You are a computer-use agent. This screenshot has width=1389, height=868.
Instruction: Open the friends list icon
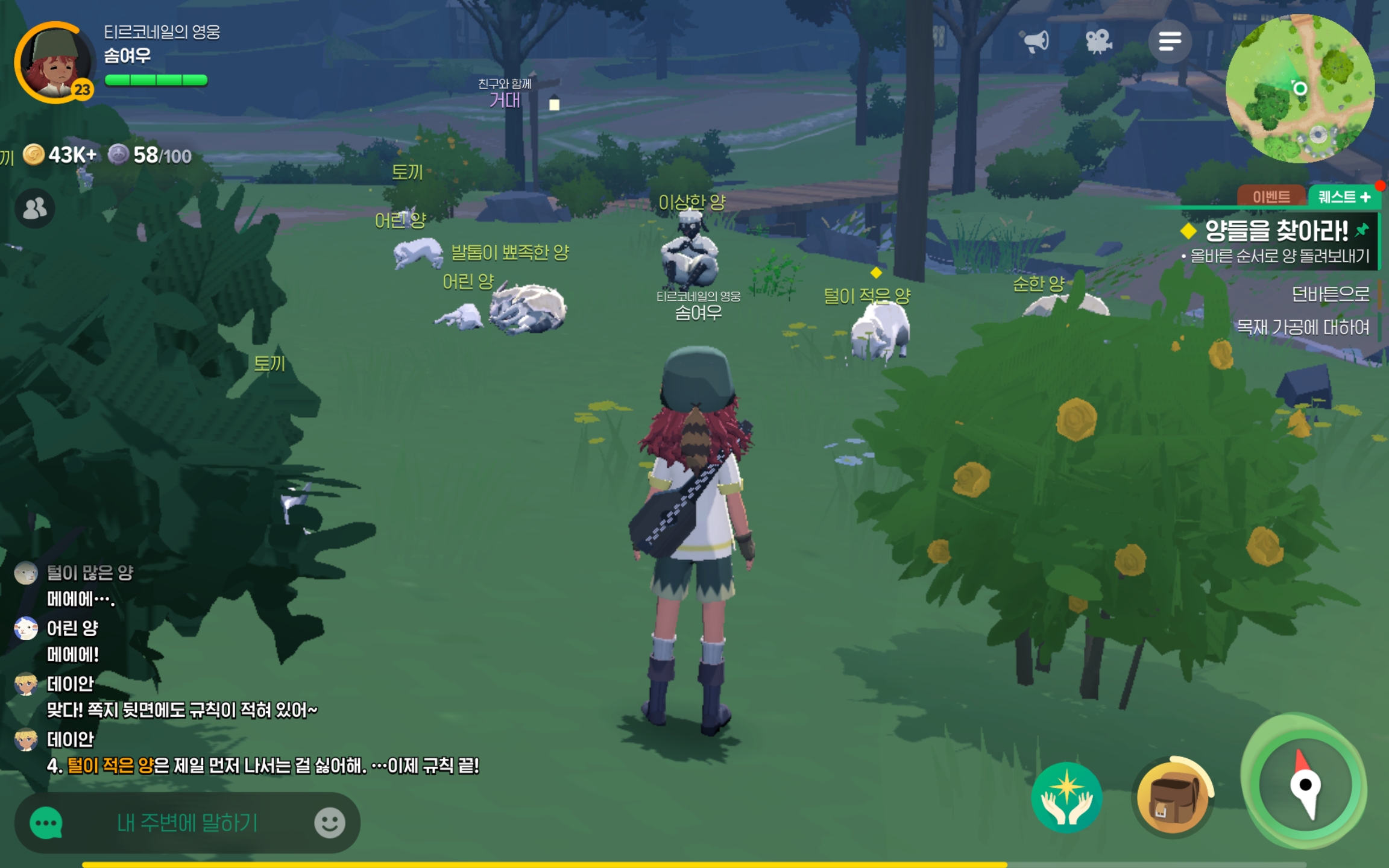(35, 209)
